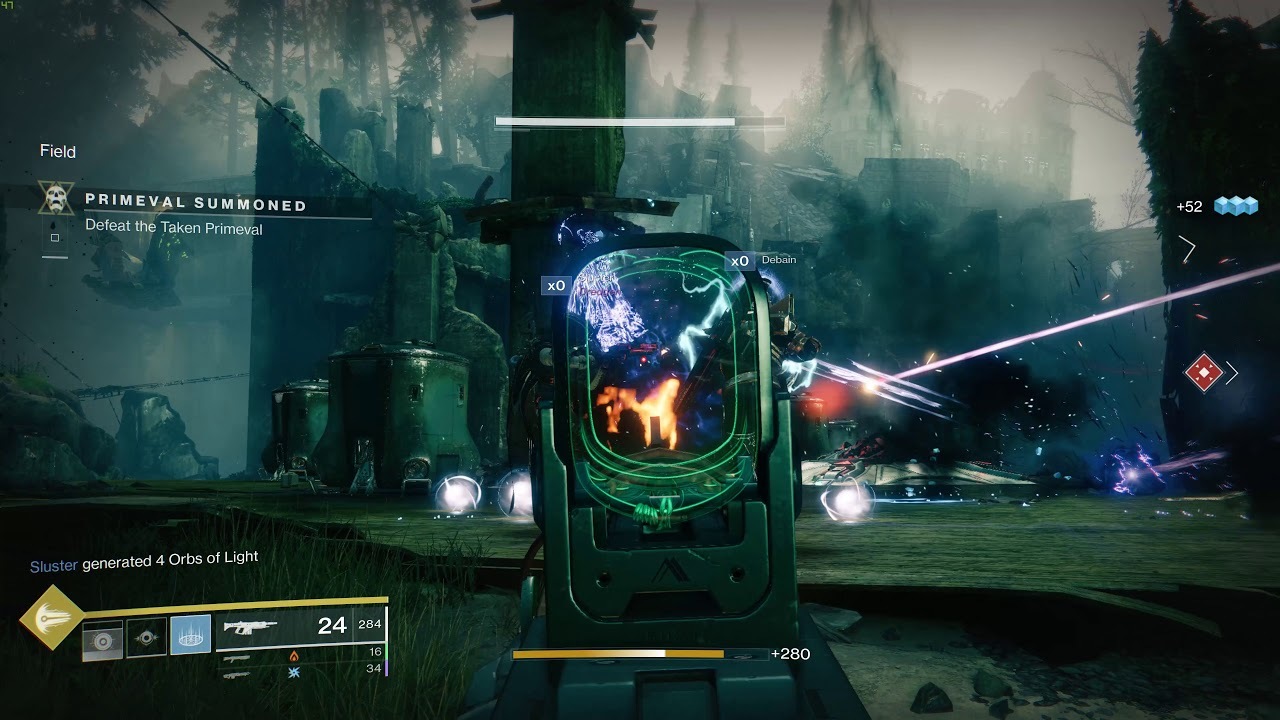Open the Primeval Summoned objective tracker
Image resolution: width=1280 pixels, height=720 pixels.
pyautogui.click(x=195, y=205)
